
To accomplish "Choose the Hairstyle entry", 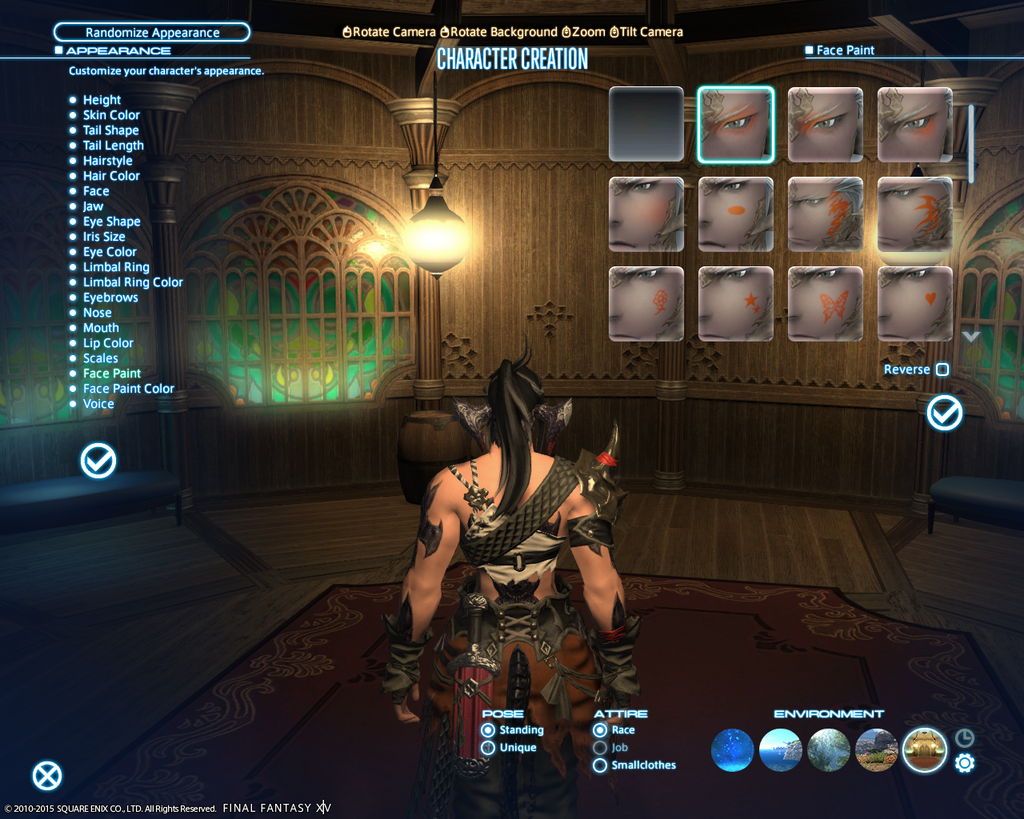I will tap(107, 161).
